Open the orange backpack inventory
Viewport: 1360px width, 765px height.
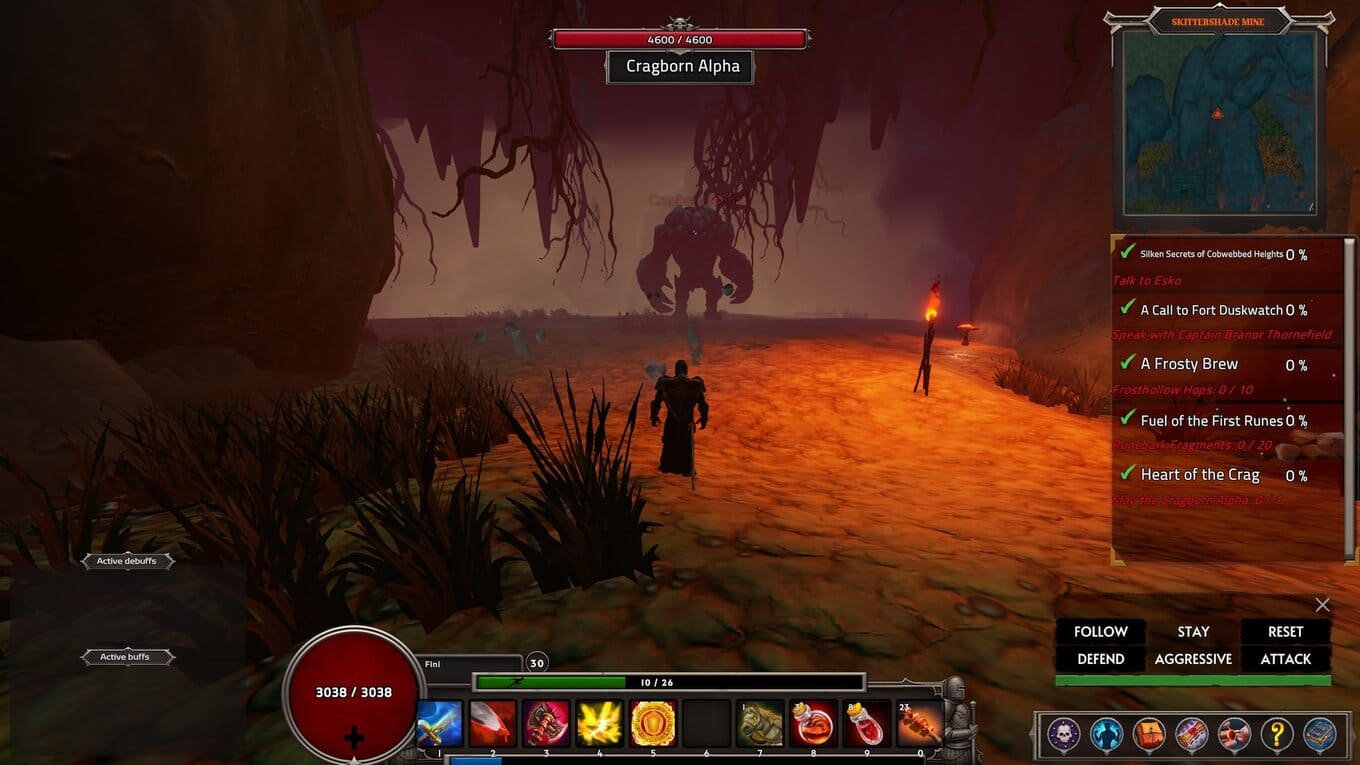point(1148,735)
